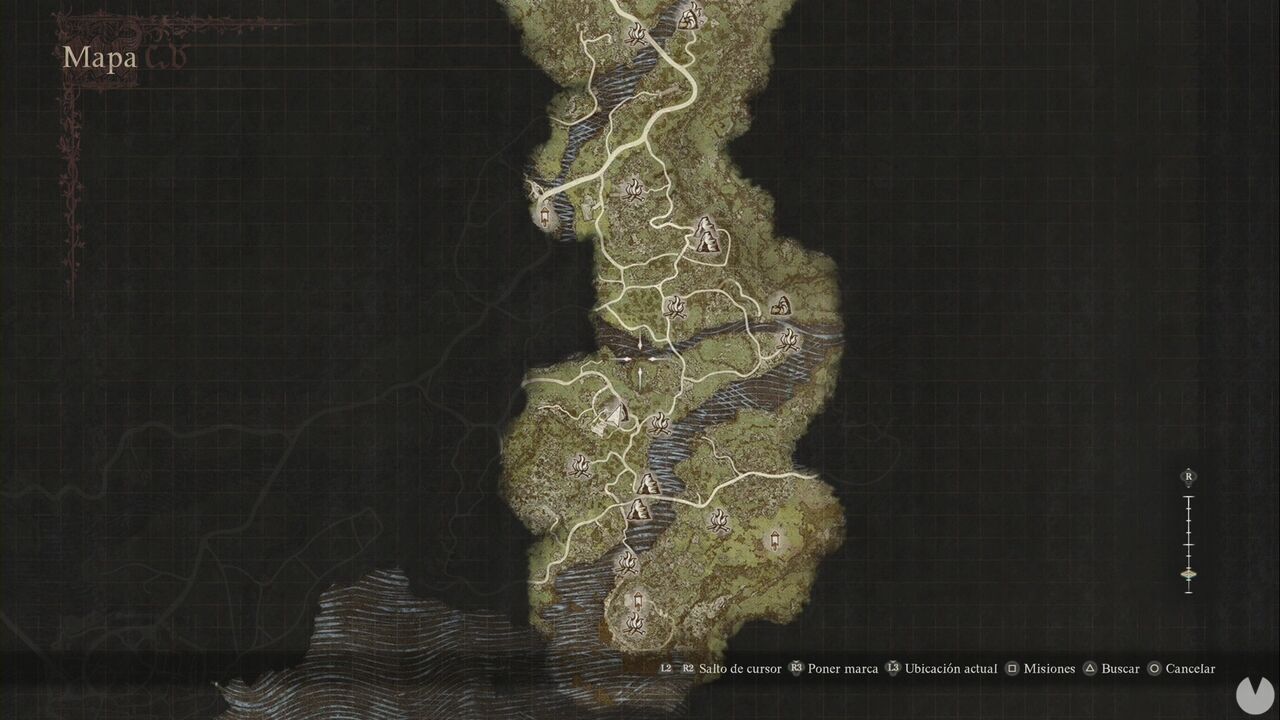Select the campfire icon at the top of the map

click(x=638, y=32)
